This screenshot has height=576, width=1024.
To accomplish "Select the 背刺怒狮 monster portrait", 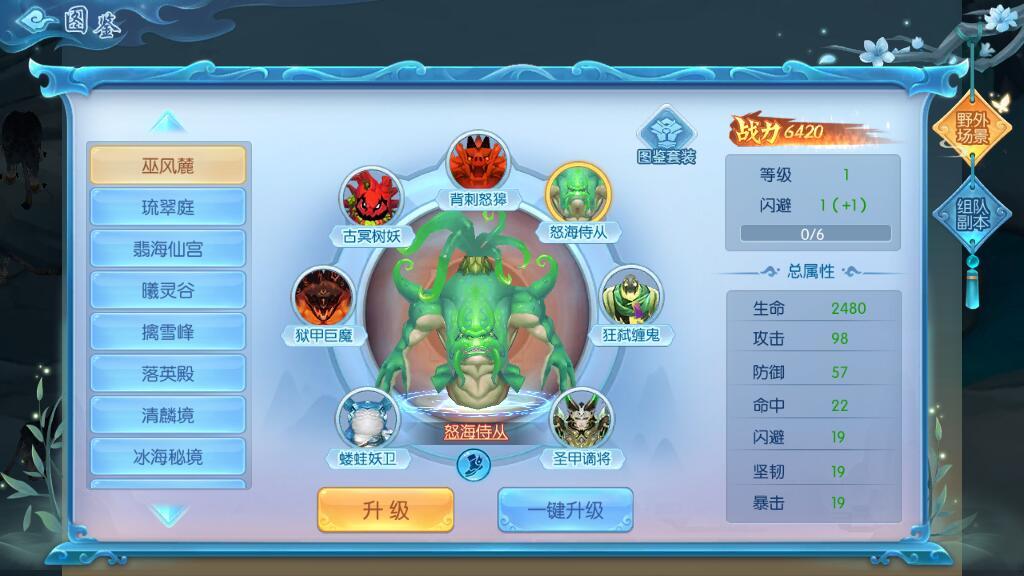I will [x=478, y=161].
